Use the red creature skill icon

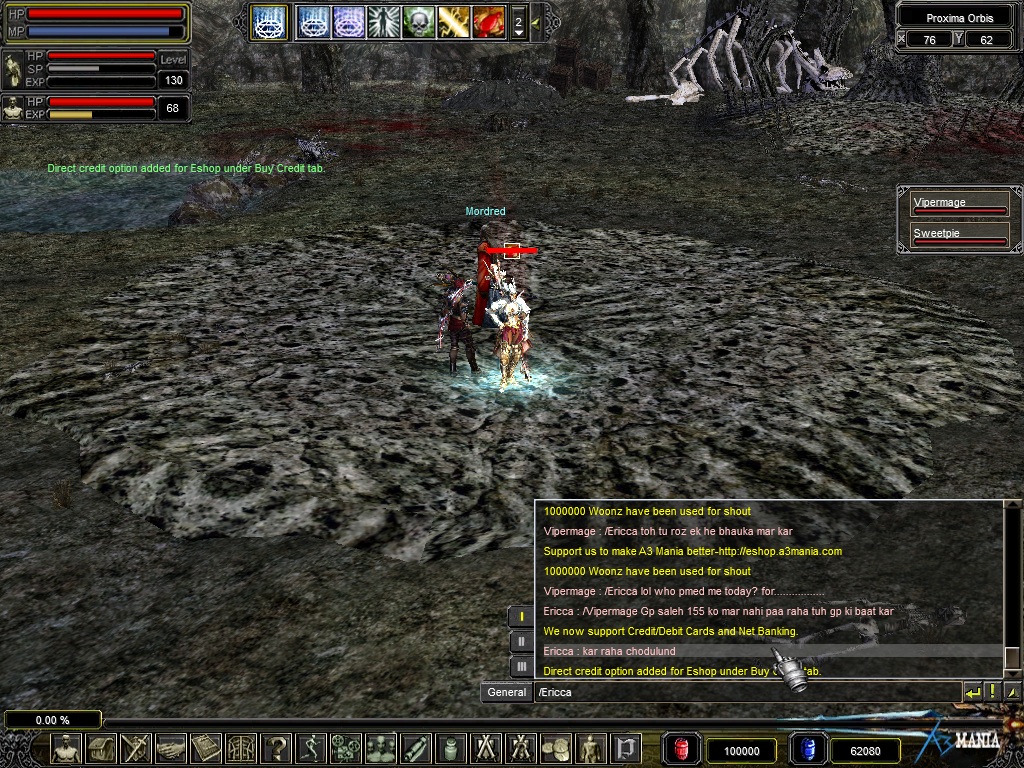(x=488, y=21)
